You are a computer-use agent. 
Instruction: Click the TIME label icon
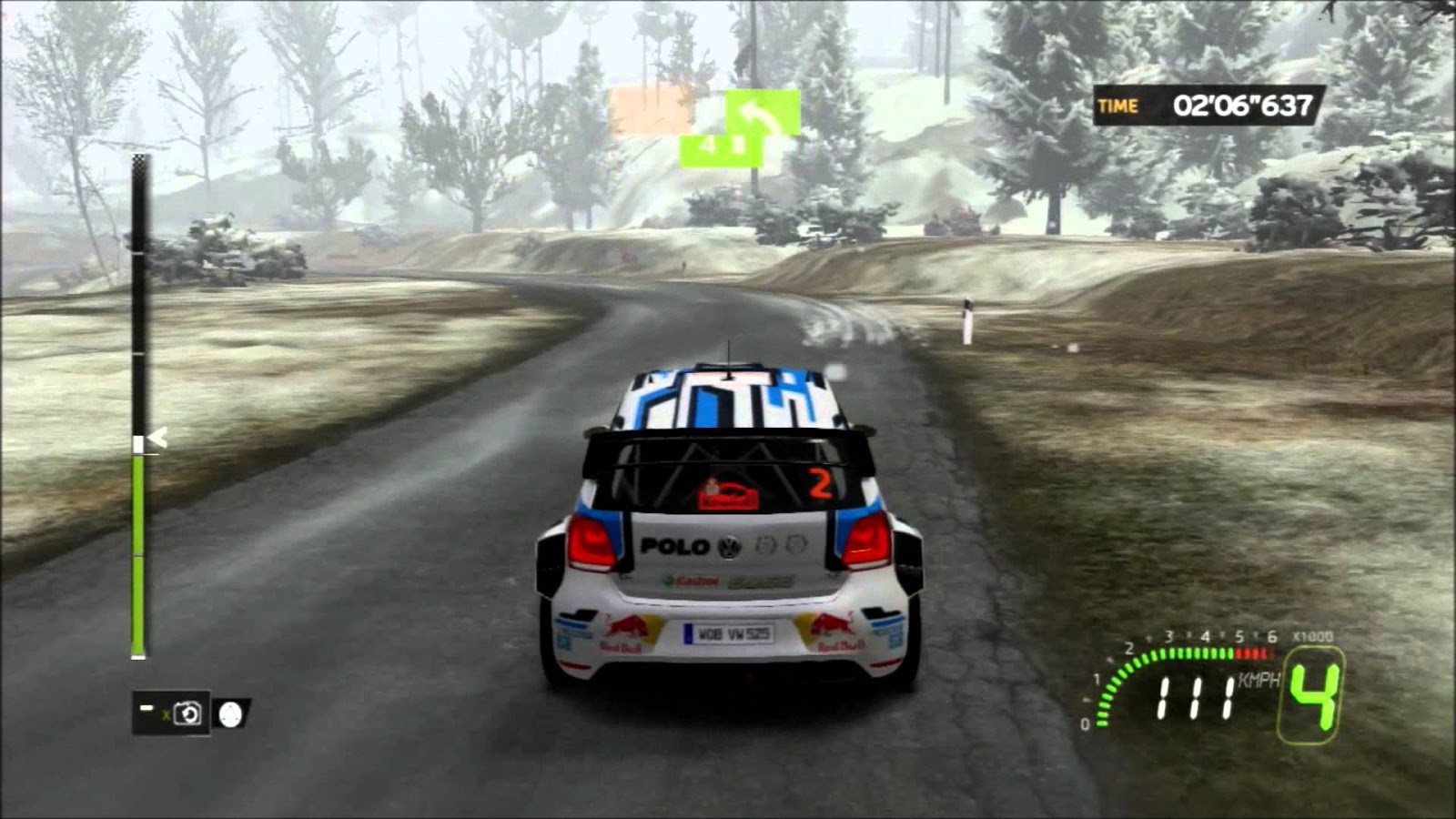click(1119, 104)
